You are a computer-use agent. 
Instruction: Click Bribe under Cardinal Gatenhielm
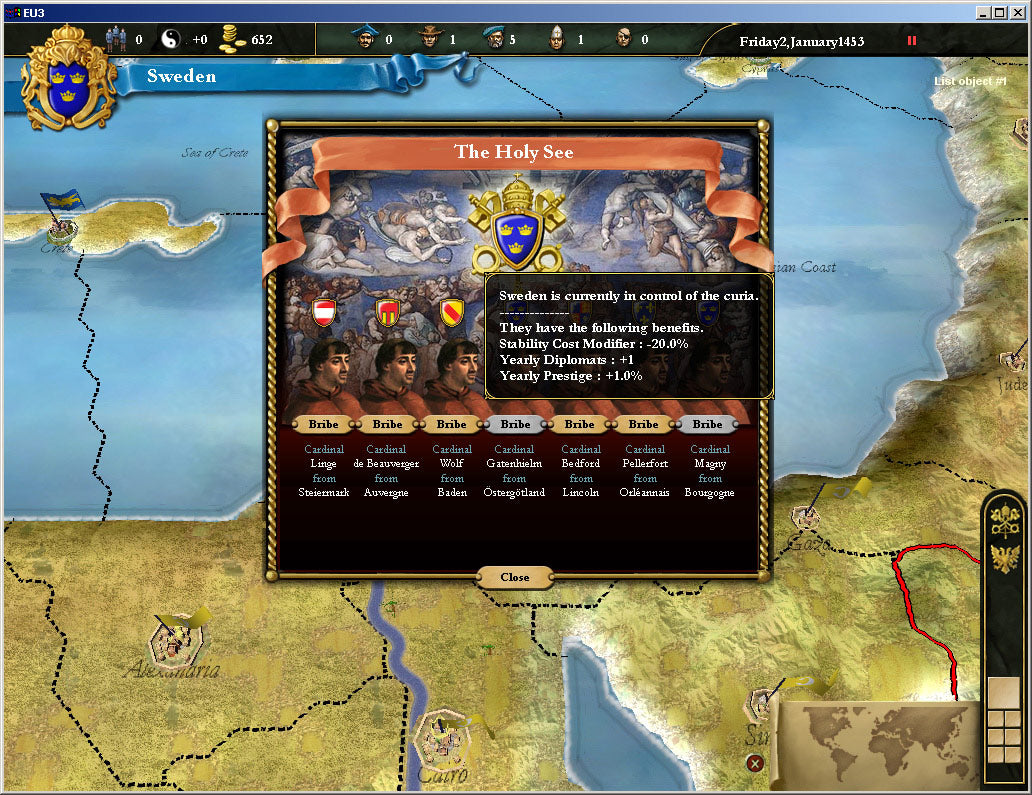point(515,424)
